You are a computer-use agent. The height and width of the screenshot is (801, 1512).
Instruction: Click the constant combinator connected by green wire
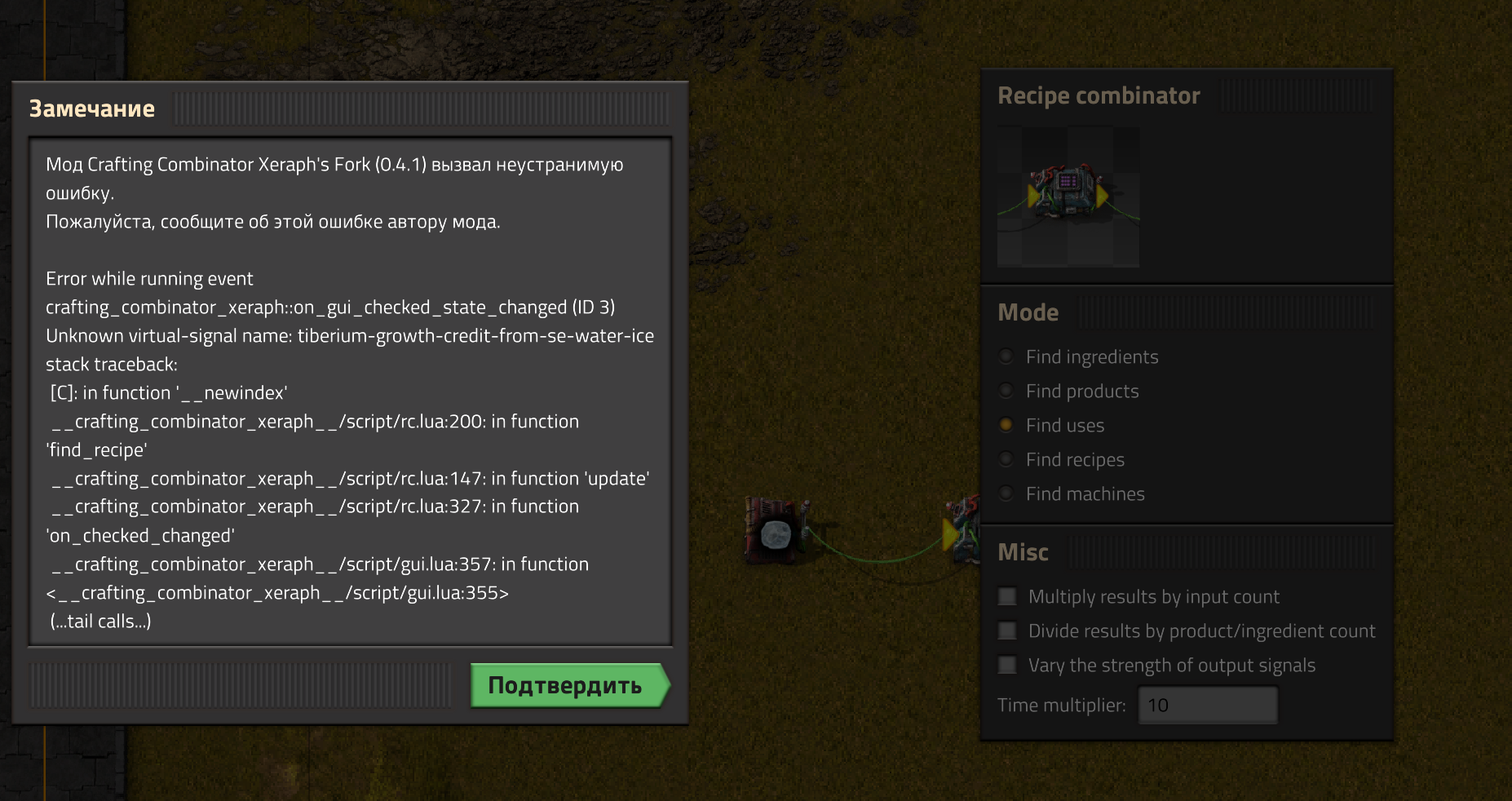click(773, 530)
